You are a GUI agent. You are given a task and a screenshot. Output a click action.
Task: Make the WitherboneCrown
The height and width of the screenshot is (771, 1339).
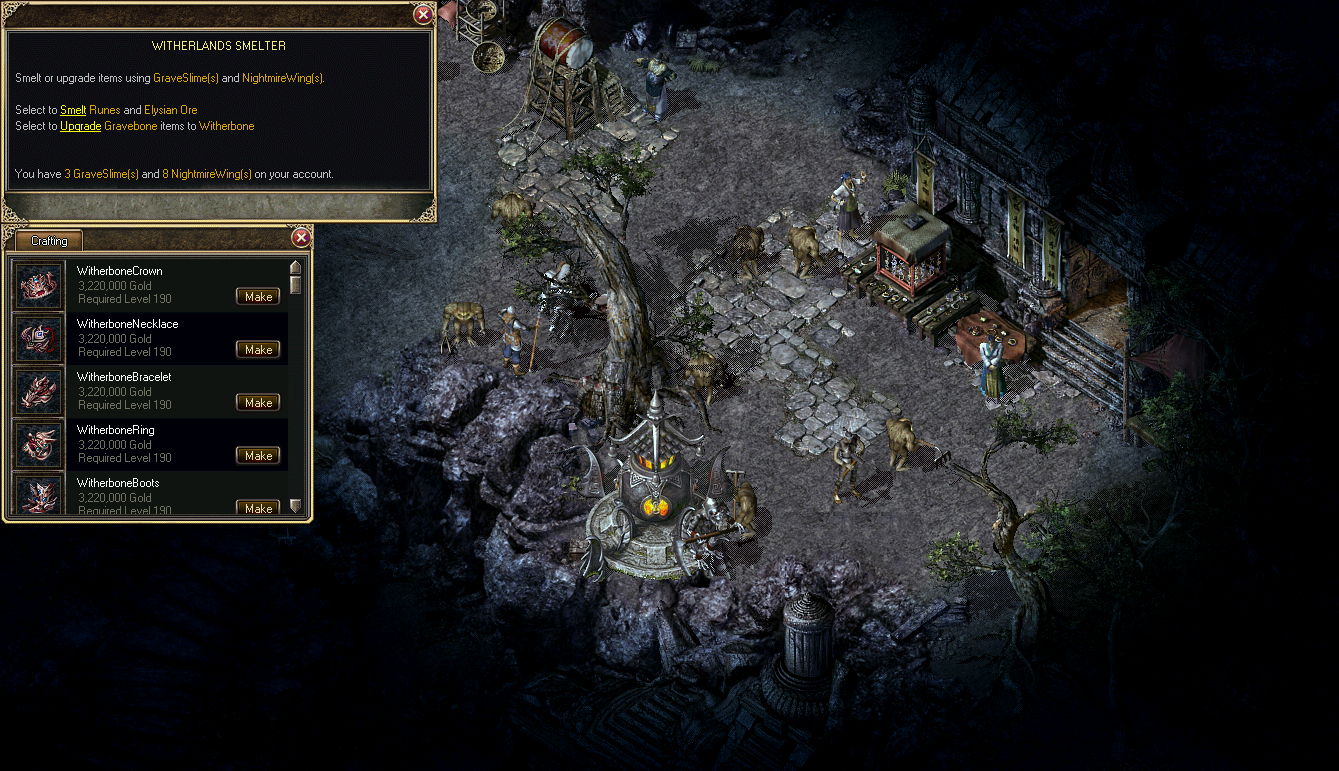258,296
